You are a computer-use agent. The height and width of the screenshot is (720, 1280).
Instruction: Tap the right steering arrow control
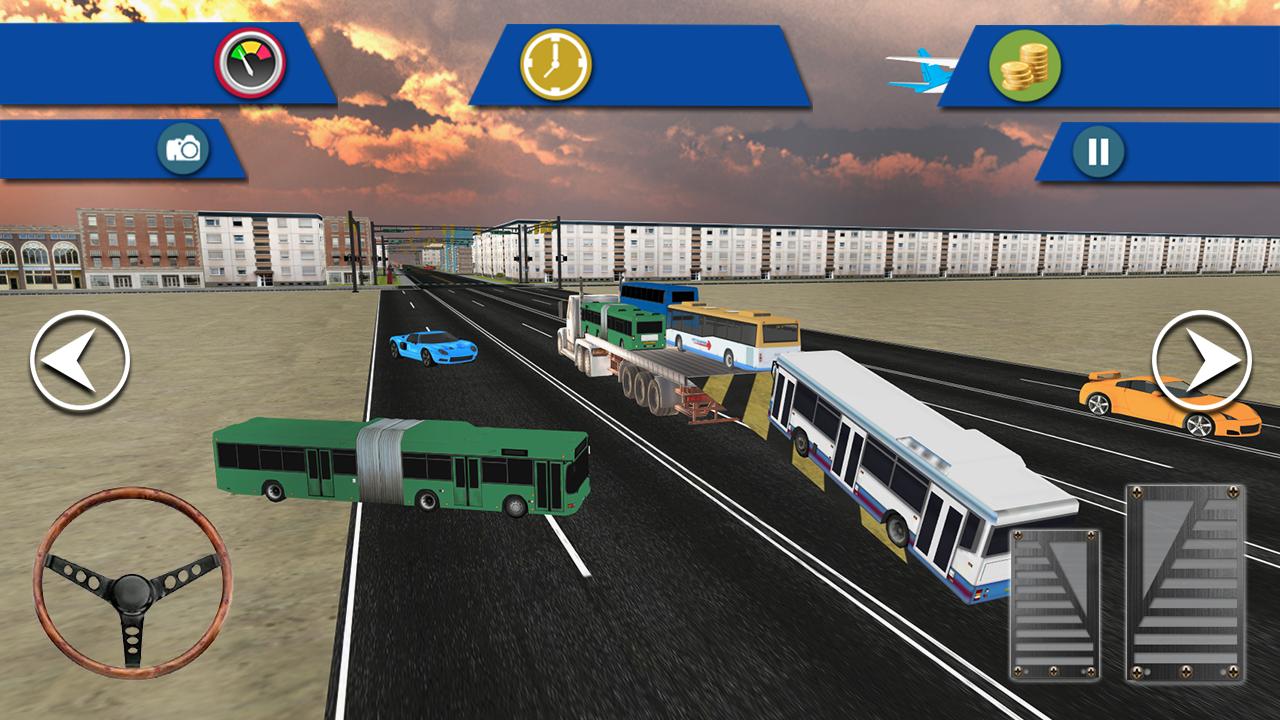(x=1201, y=358)
